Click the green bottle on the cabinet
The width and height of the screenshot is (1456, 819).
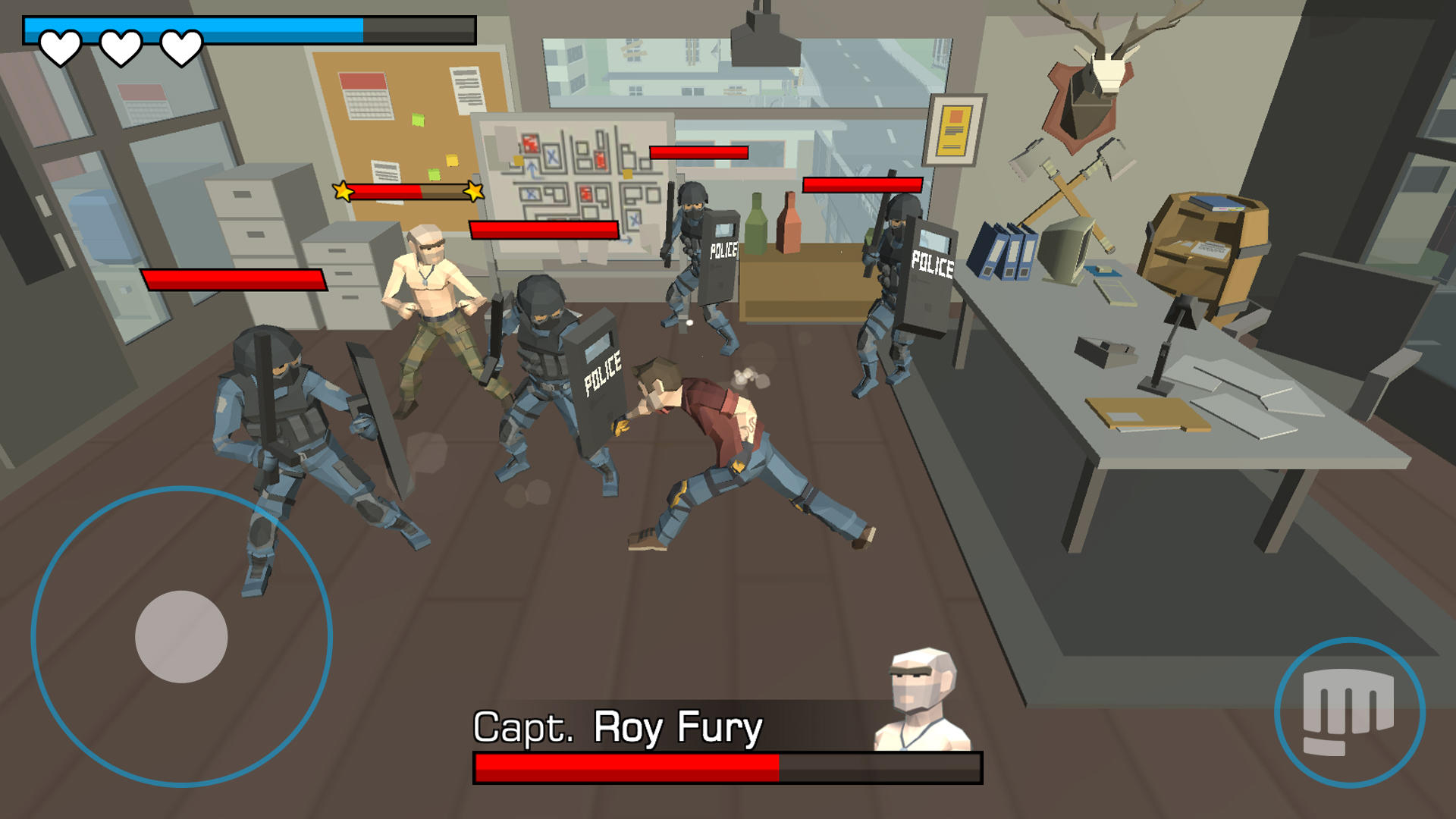(755, 224)
